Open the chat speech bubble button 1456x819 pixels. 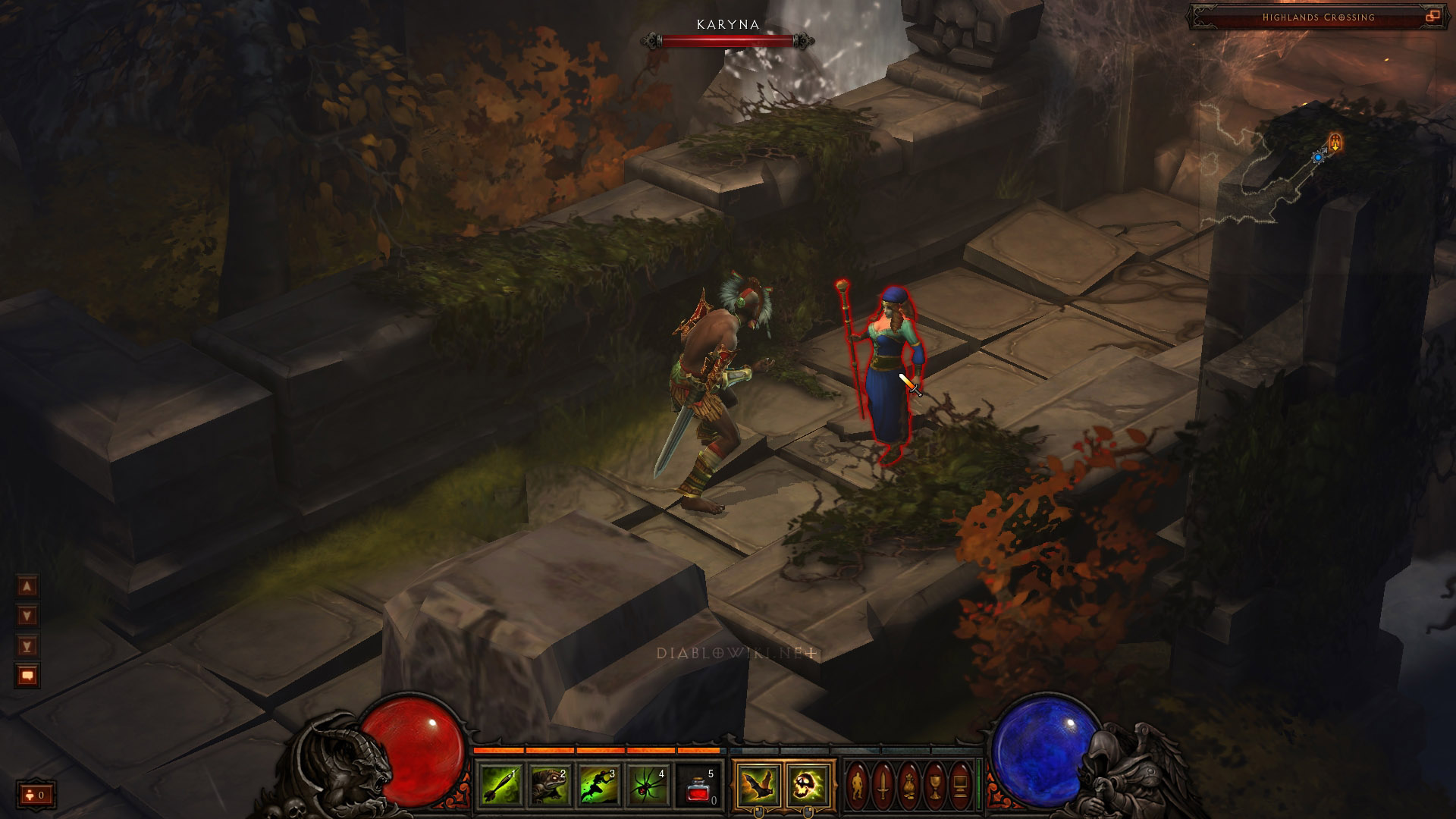27,675
